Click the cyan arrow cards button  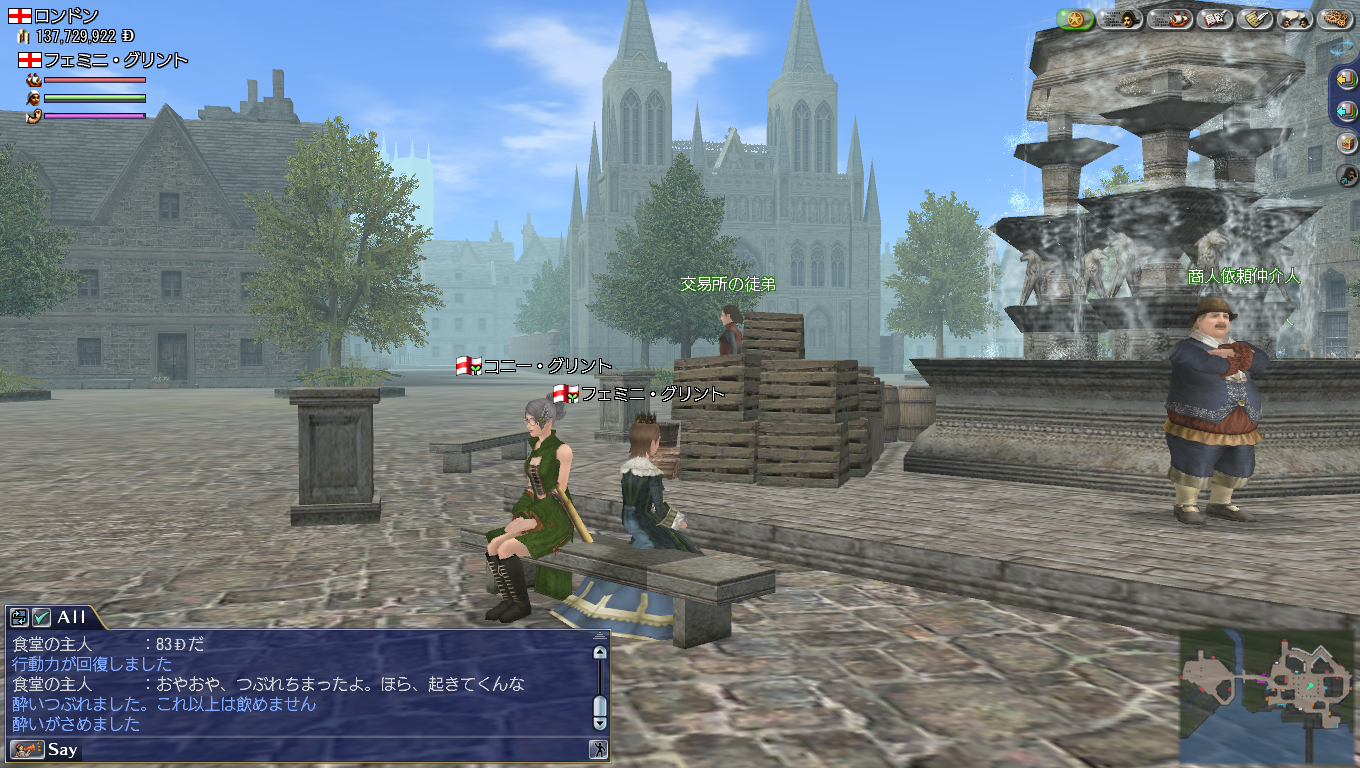tap(1346, 111)
